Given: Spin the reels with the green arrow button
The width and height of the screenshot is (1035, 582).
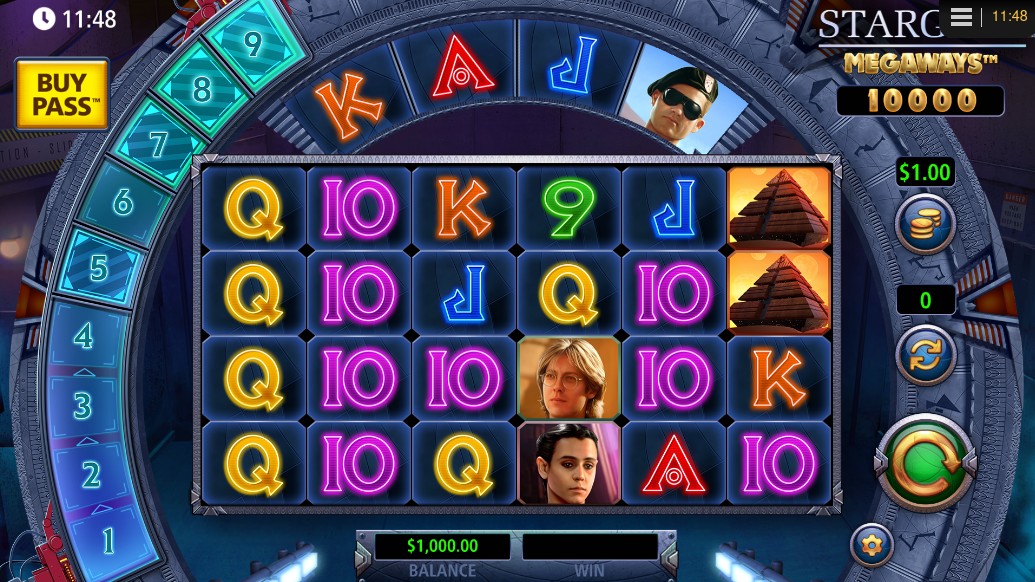Looking at the screenshot, I should (x=925, y=464).
